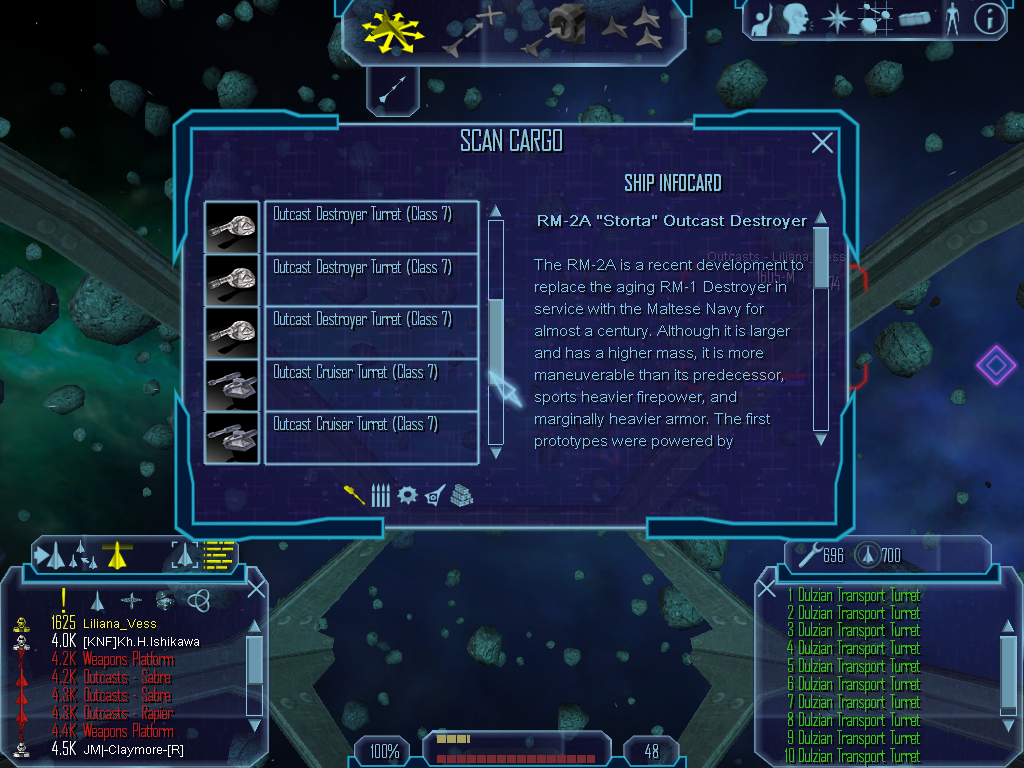The image size is (1024, 768).
Task: Use the wrench repair kit icon
Action: (x=808, y=553)
